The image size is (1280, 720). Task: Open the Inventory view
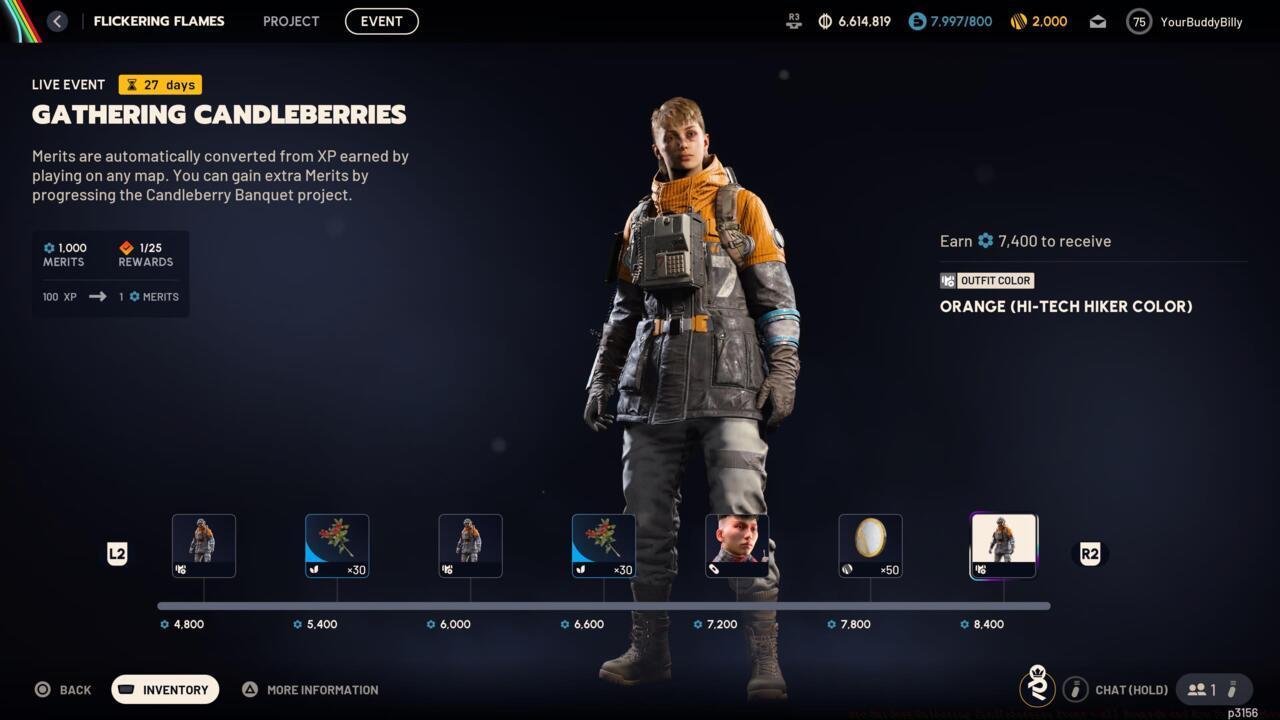click(164, 689)
